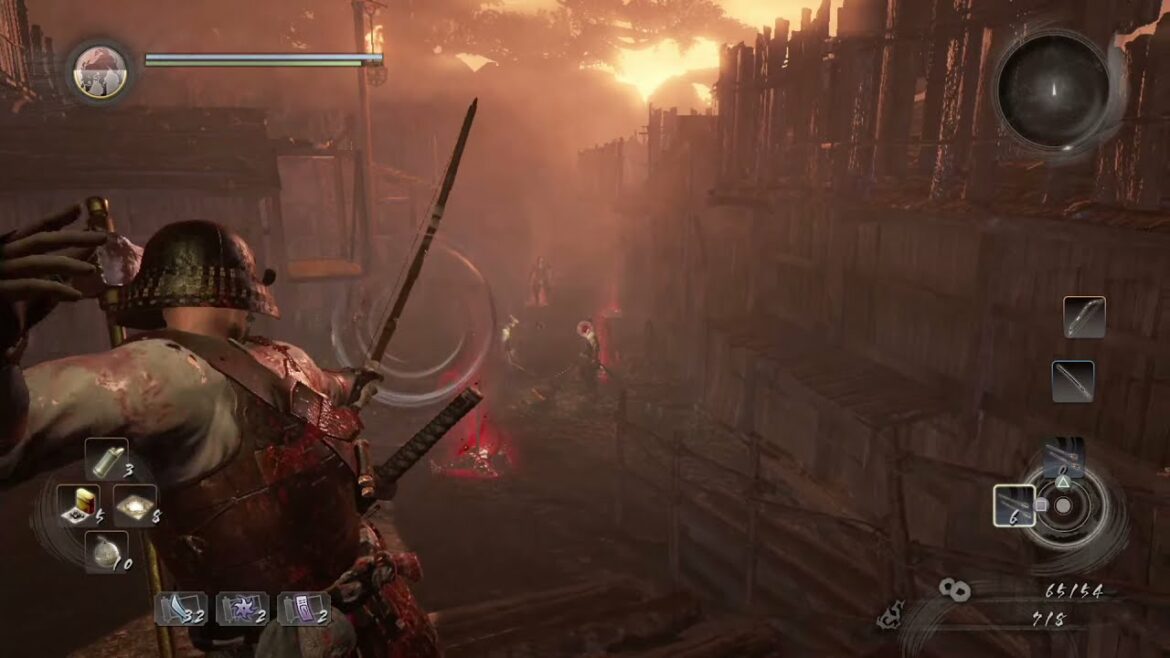Click the character portrait icon
This screenshot has height=658, width=1170.
pyautogui.click(x=100, y=70)
